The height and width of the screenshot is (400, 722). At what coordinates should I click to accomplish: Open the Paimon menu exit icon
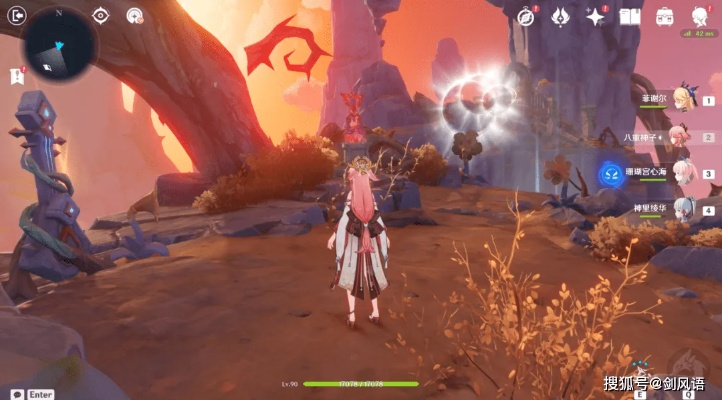[x=16, y=16]
